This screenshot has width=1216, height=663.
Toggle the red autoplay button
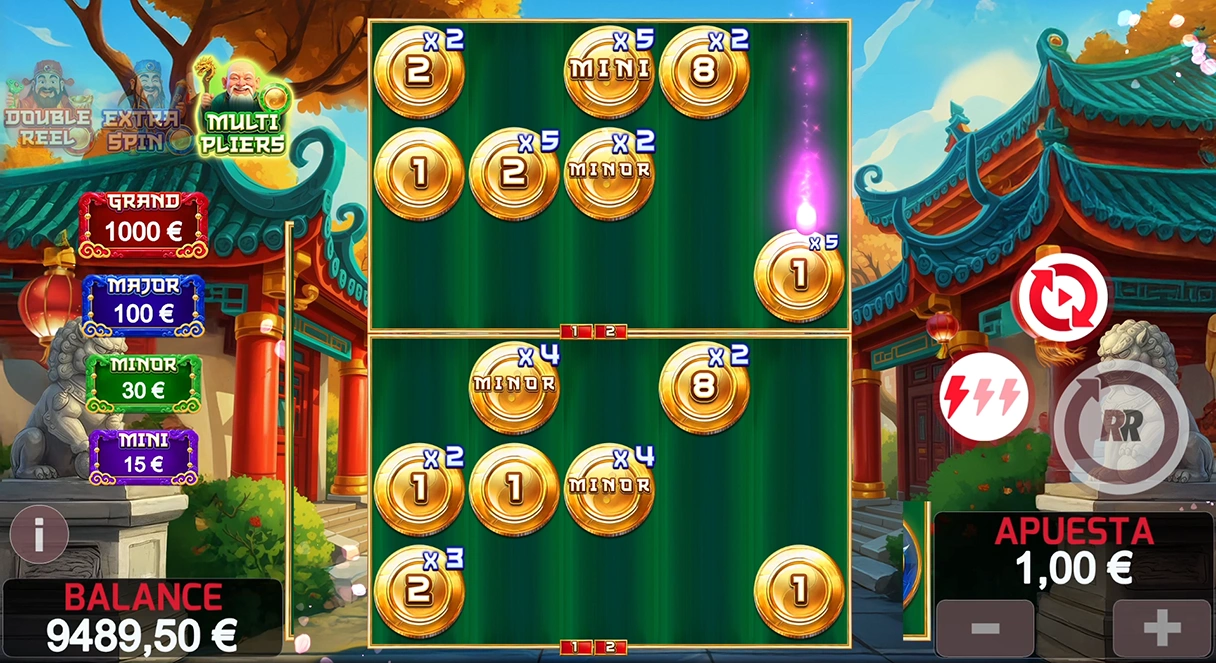point(1060,299)
